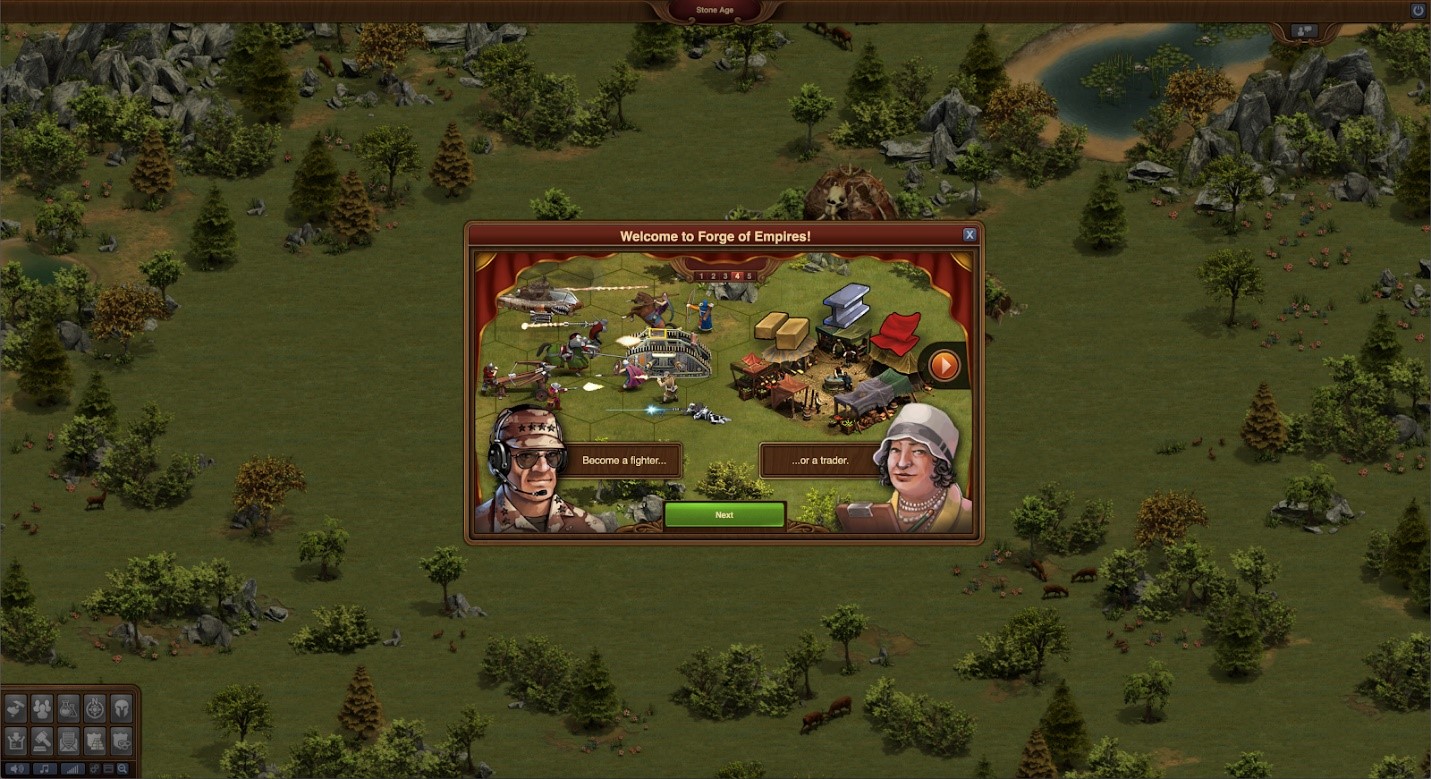Image resolution: width=1431 pixels, height=779 pixels.
Task: Jump to welcome page 1
Action: tap(701, 276)
